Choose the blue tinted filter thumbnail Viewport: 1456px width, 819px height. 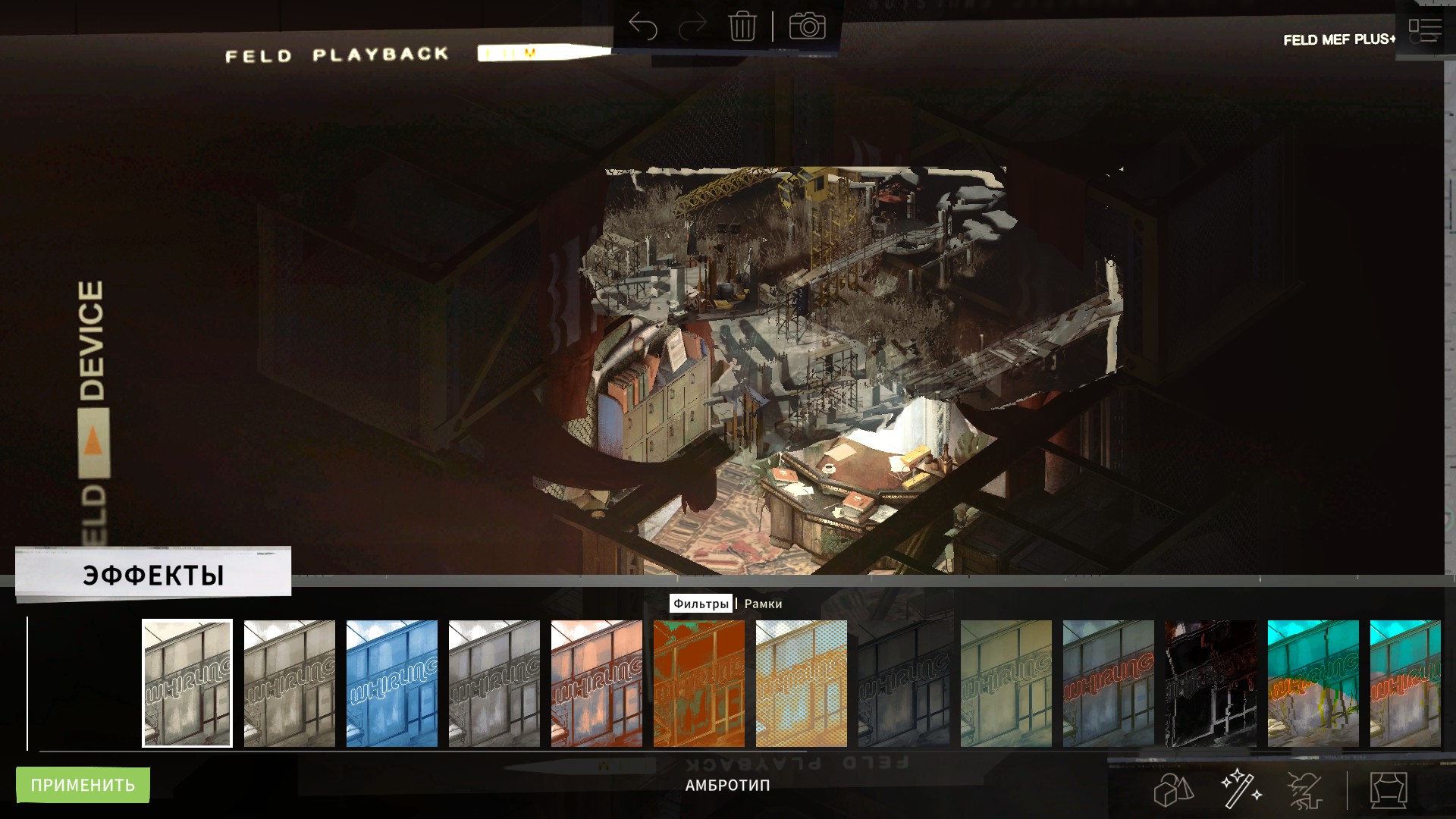click(392, 683)
